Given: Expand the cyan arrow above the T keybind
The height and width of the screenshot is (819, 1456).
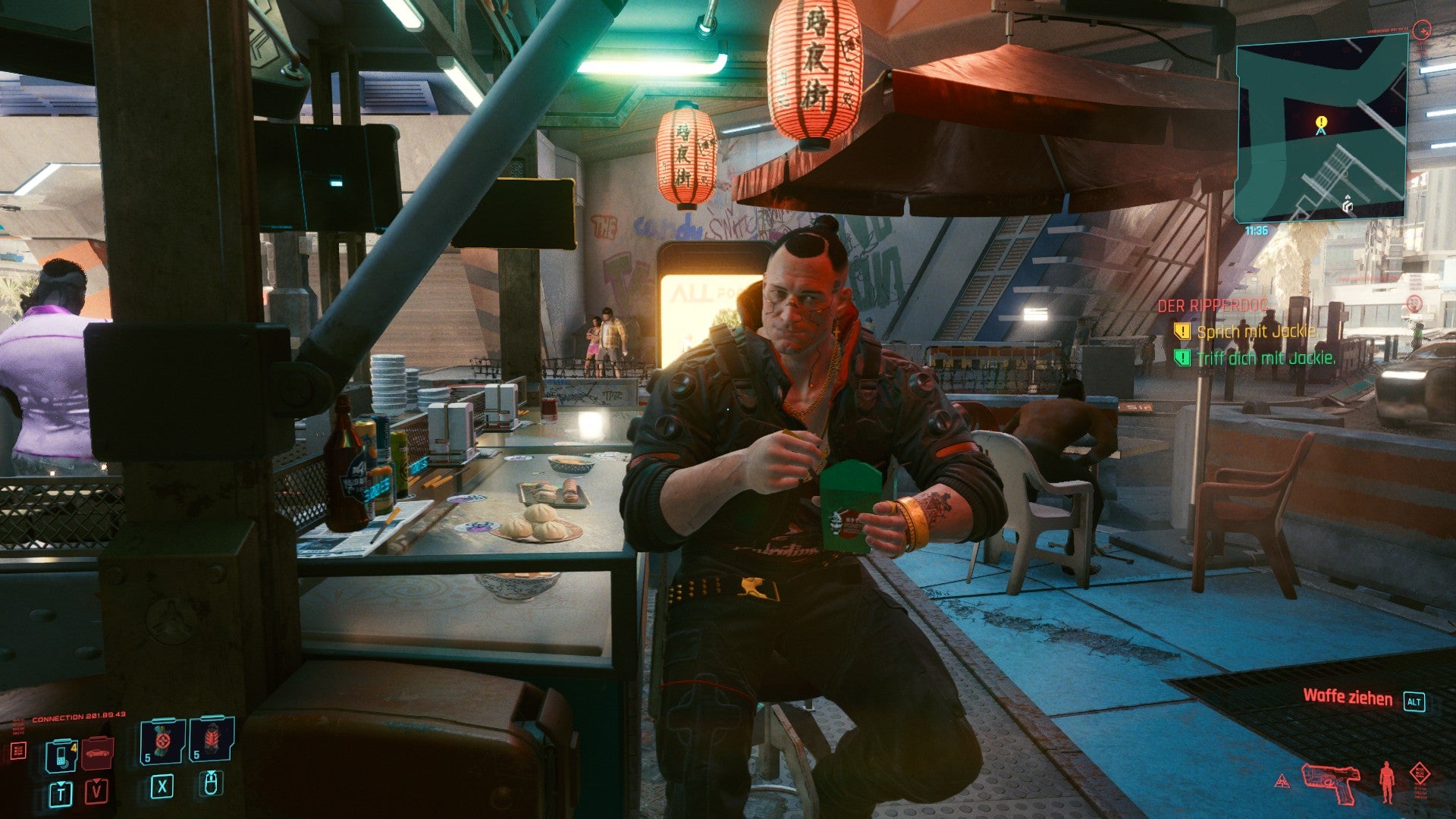Looking at the screenshot, I should coord(60,785).
